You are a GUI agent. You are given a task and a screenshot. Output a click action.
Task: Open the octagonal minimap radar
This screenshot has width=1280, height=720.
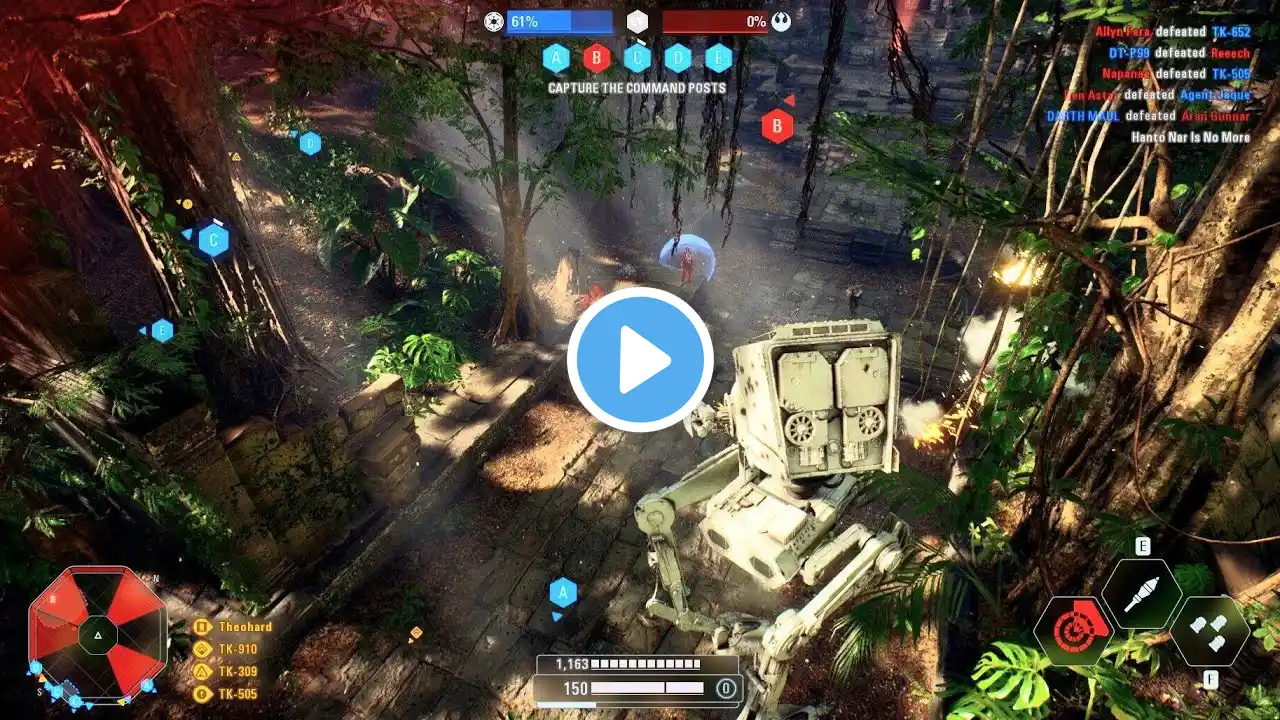click(97, 633)
